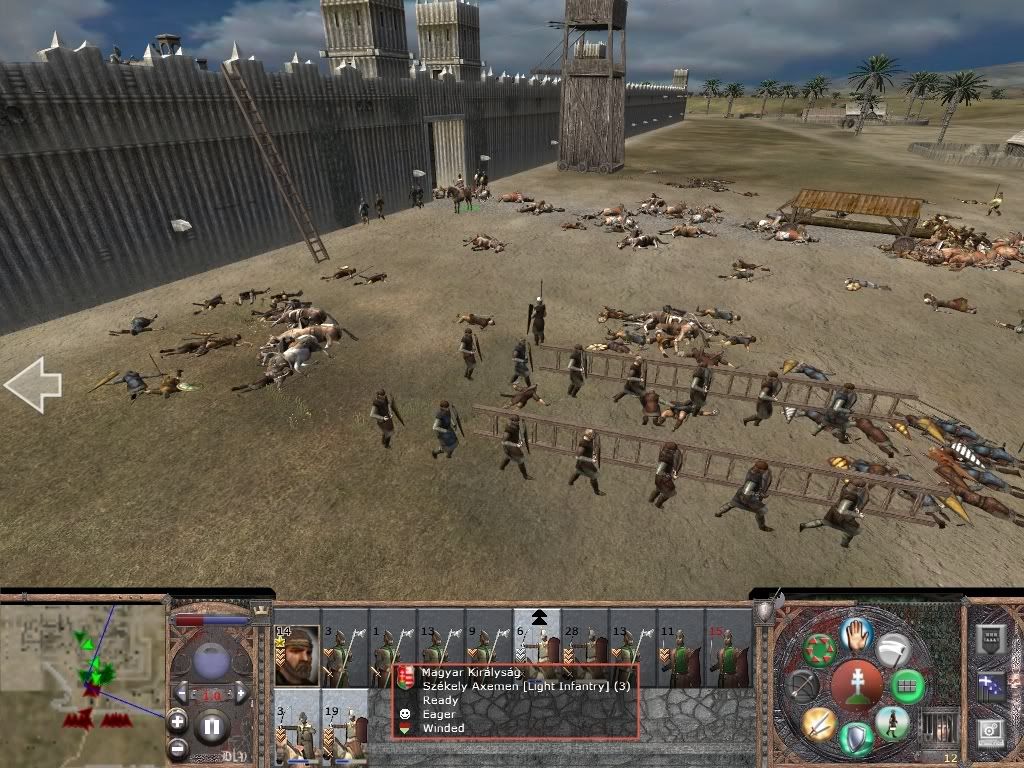Click the green formation grid button
This screenshot has height=768, width=1024.
tap(908, 686)
